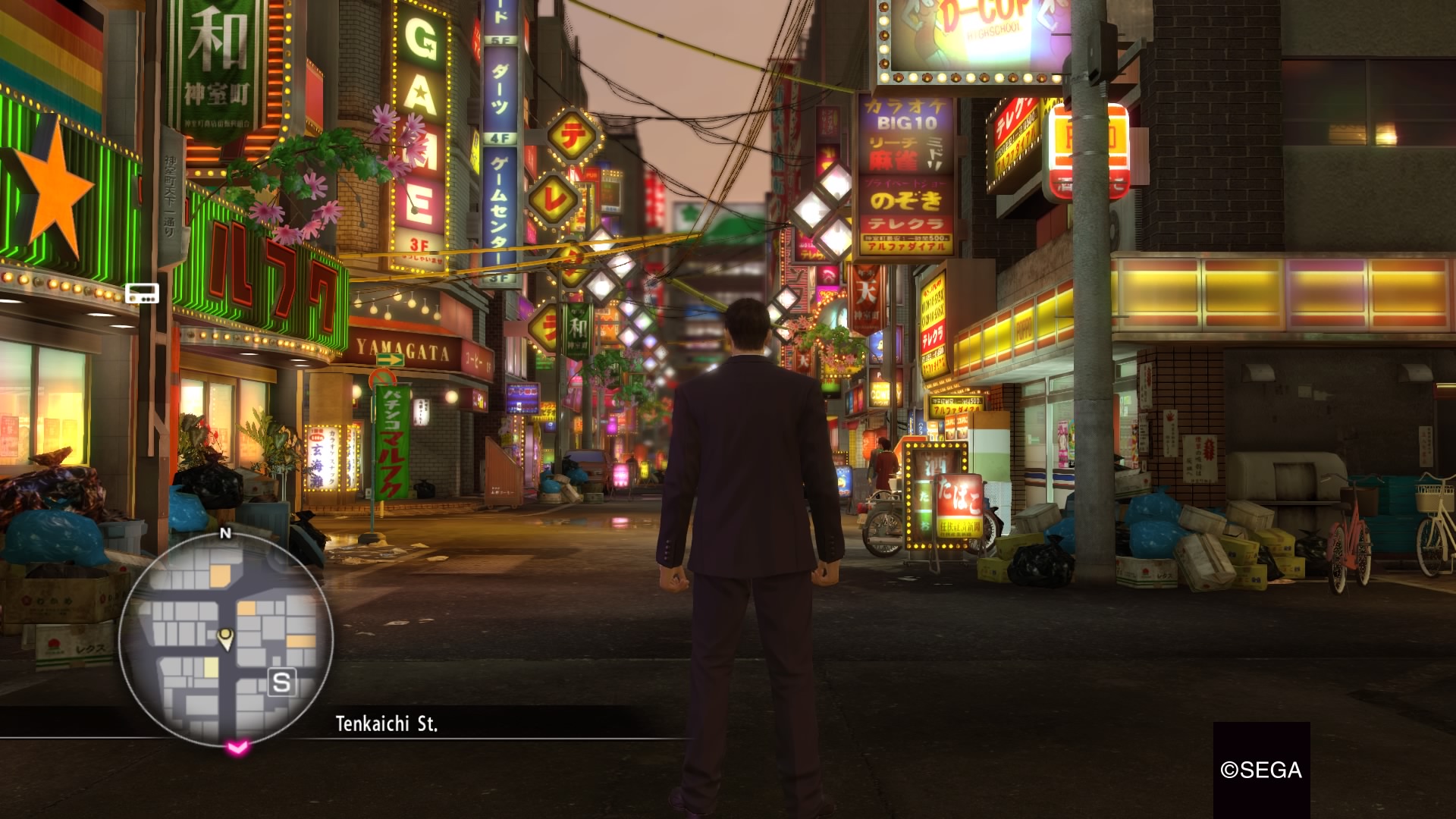Click the pink chevron marker below the minimap

[x=237, y=748]
